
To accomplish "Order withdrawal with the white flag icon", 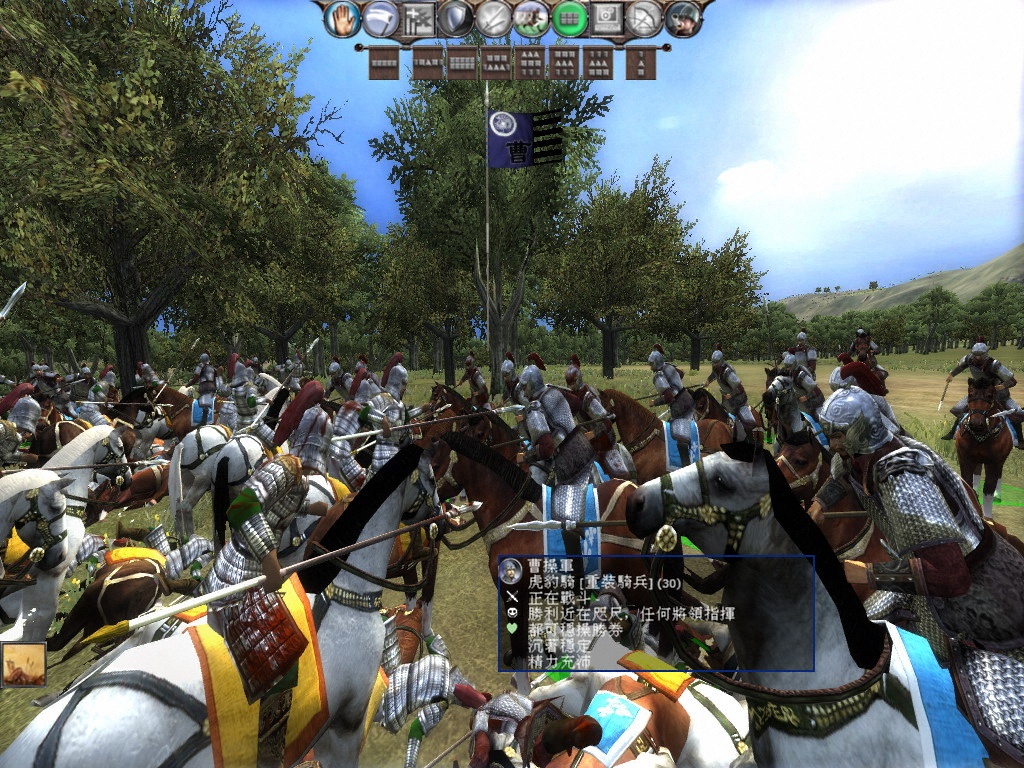I will pos(380,19).
